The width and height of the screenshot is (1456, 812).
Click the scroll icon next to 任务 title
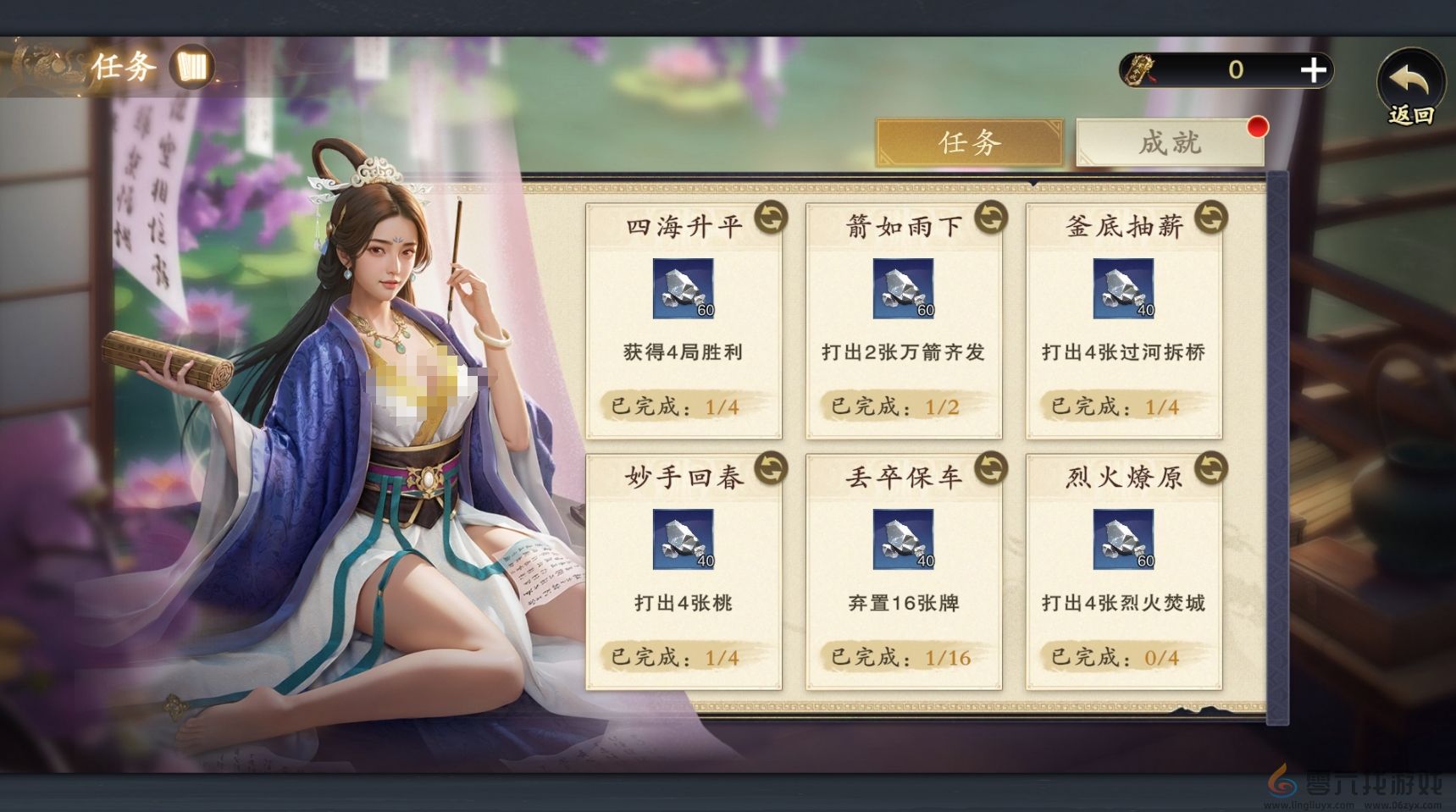click(193, 67)
